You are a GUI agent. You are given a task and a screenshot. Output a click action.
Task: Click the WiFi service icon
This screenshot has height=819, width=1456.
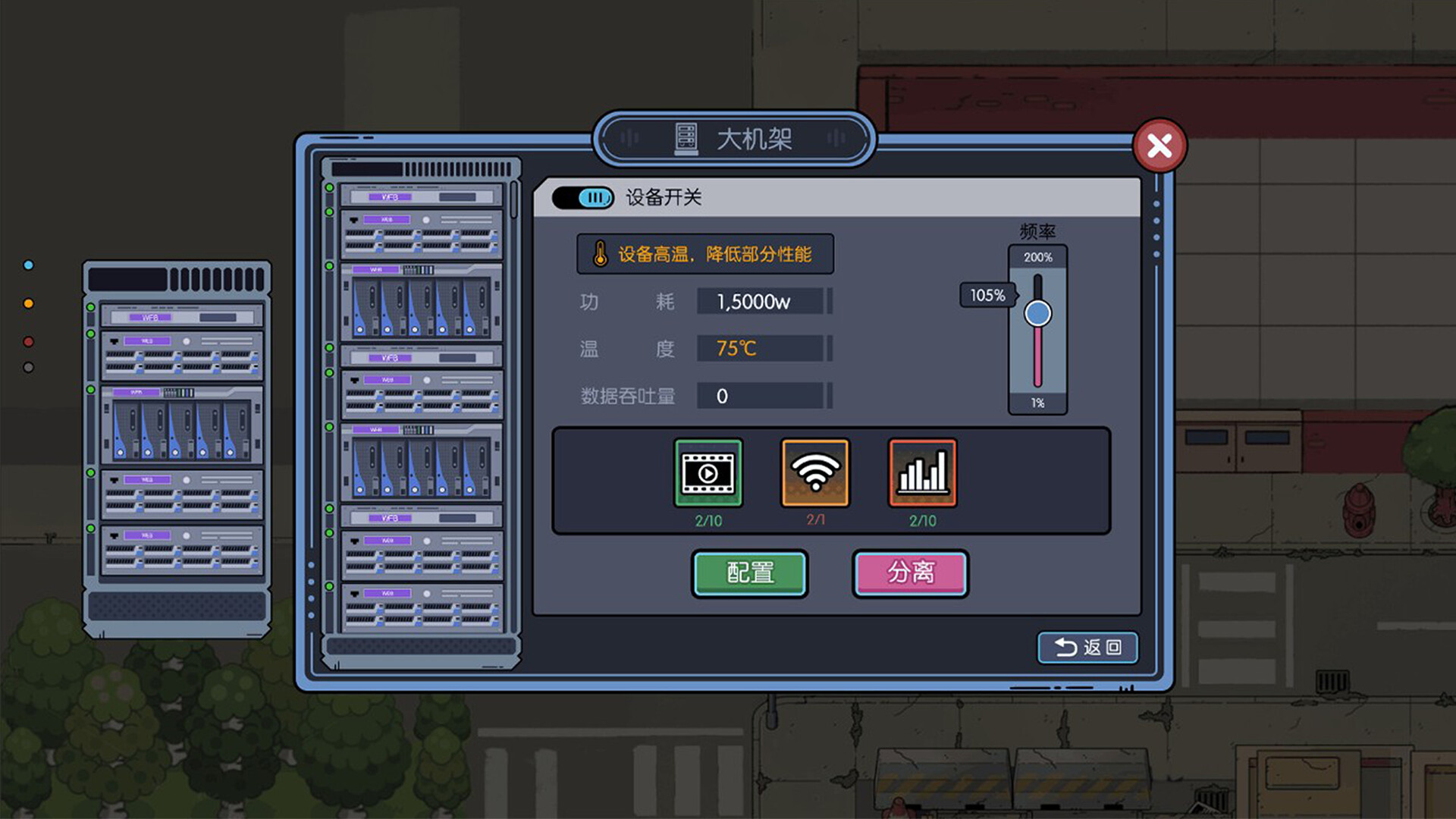click(x=814, y=473)
